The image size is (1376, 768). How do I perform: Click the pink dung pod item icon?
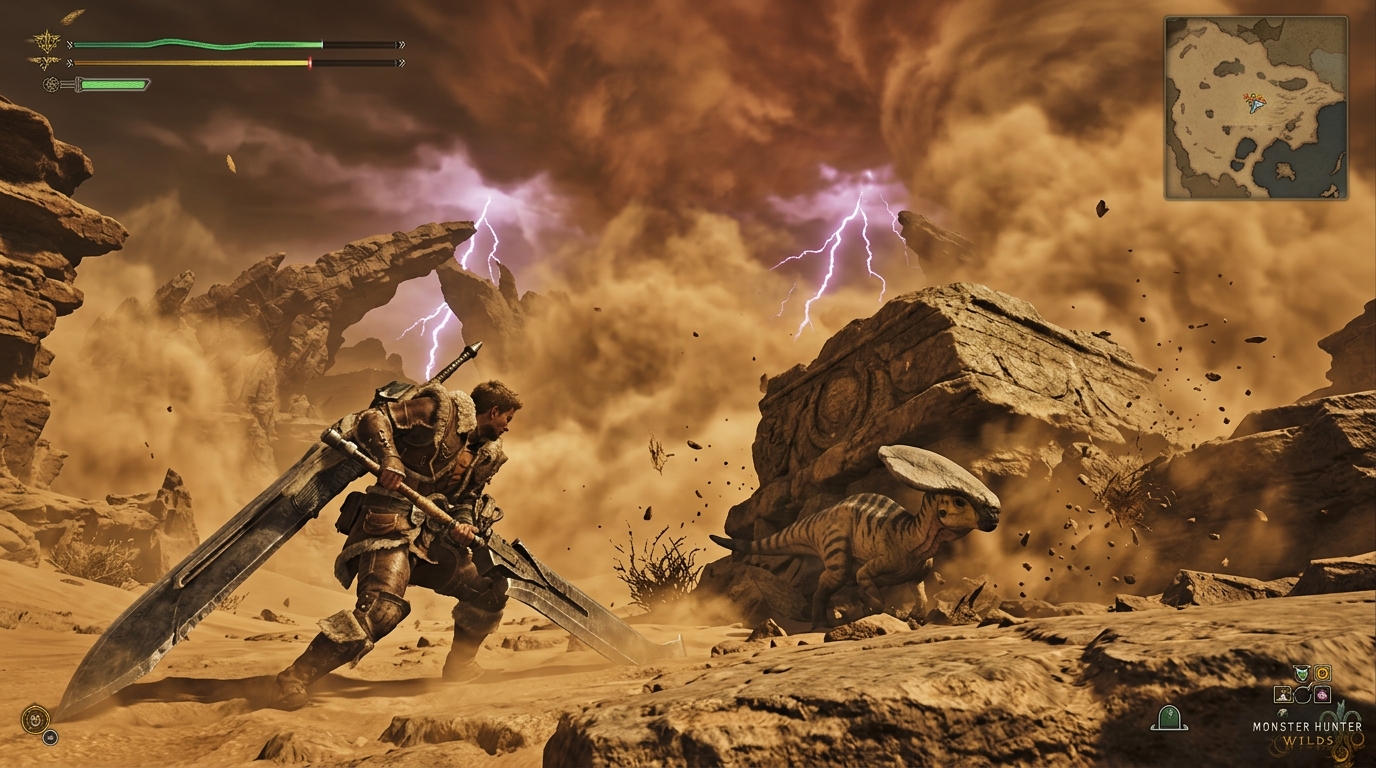click(x=1323, y=695)
